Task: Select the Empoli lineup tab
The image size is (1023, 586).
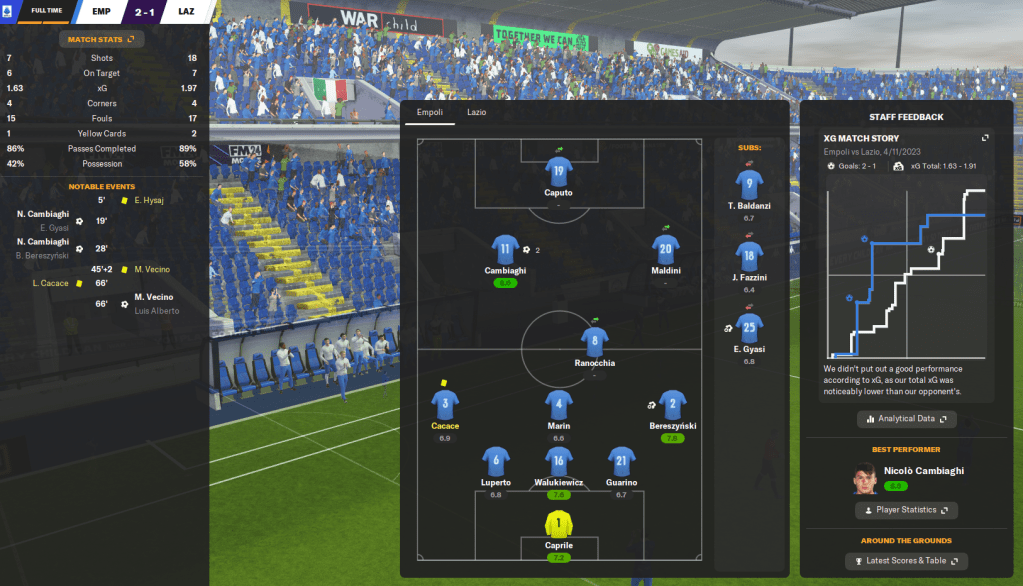Action: point(429,113)
